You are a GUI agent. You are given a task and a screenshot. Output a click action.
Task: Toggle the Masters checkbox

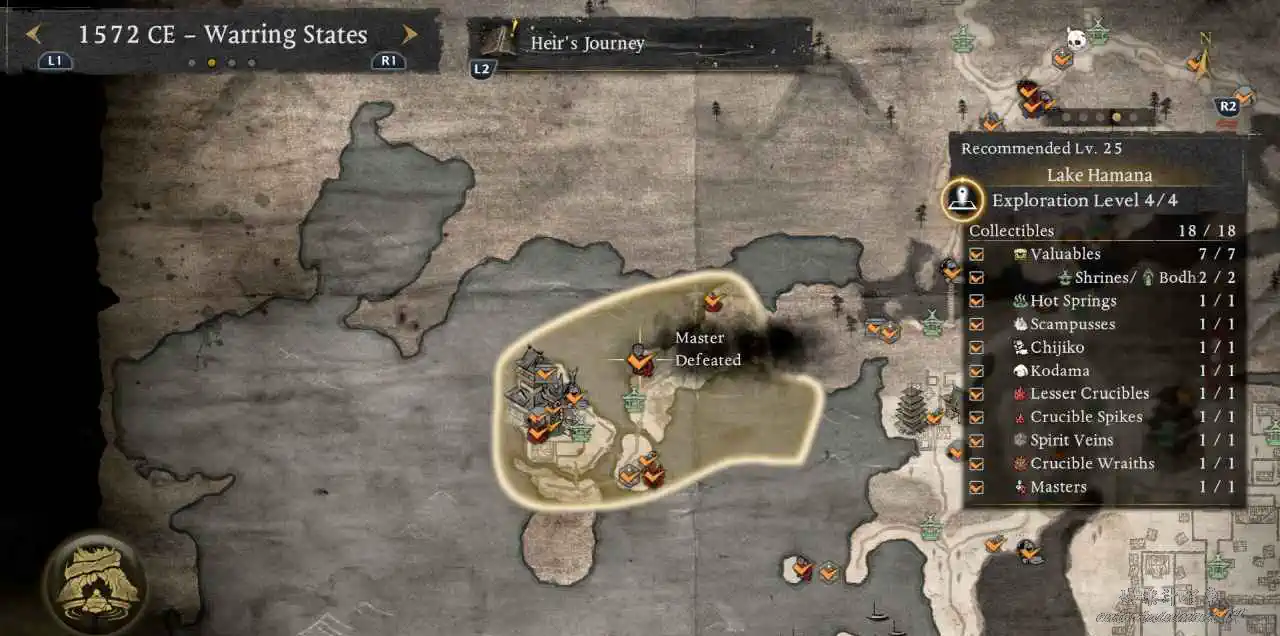[x=977, y=487]
